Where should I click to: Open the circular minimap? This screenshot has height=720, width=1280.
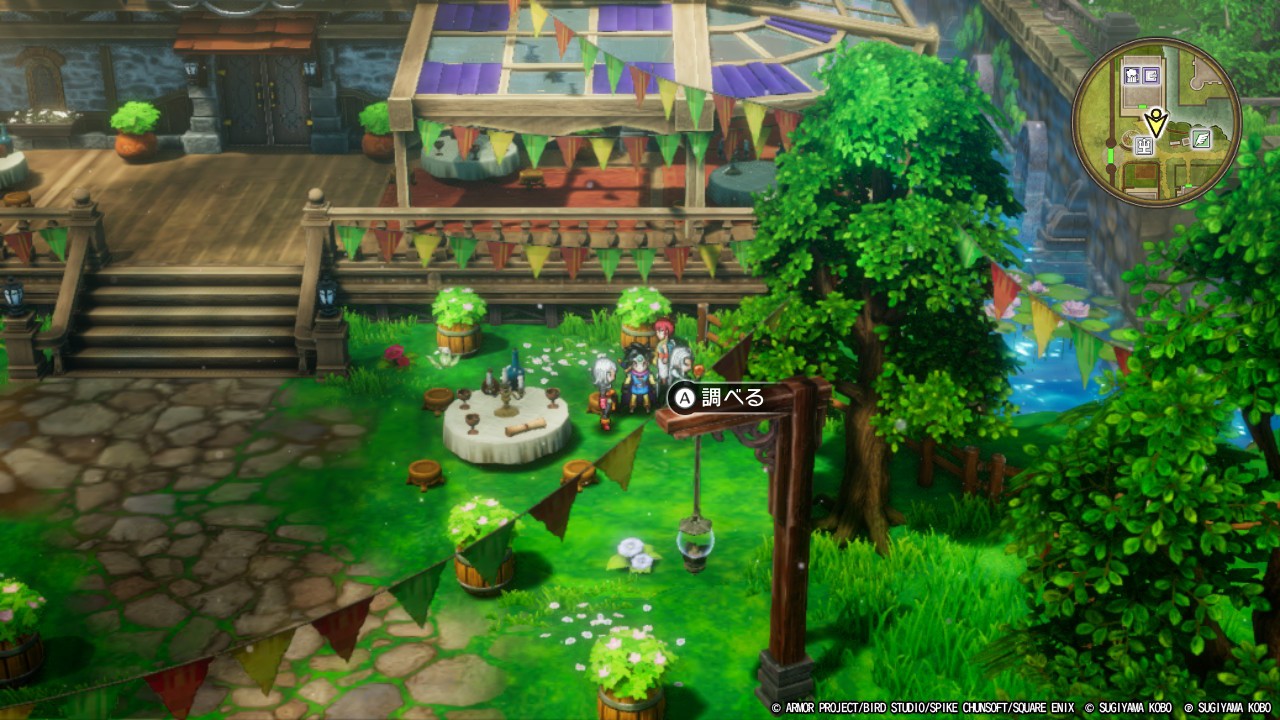point(1157,123)
